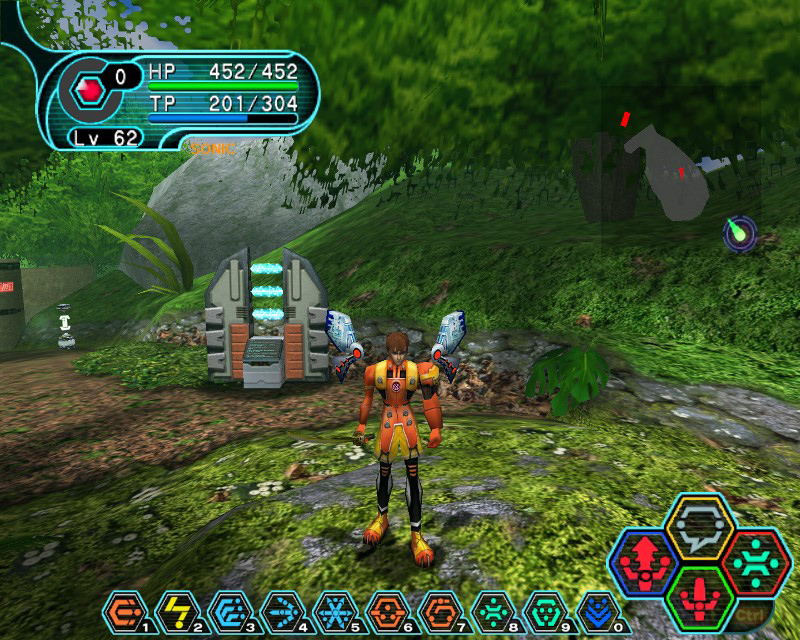Select the blue arrow technique in slot 4
The image size is (800, 640).
point(279,610)
